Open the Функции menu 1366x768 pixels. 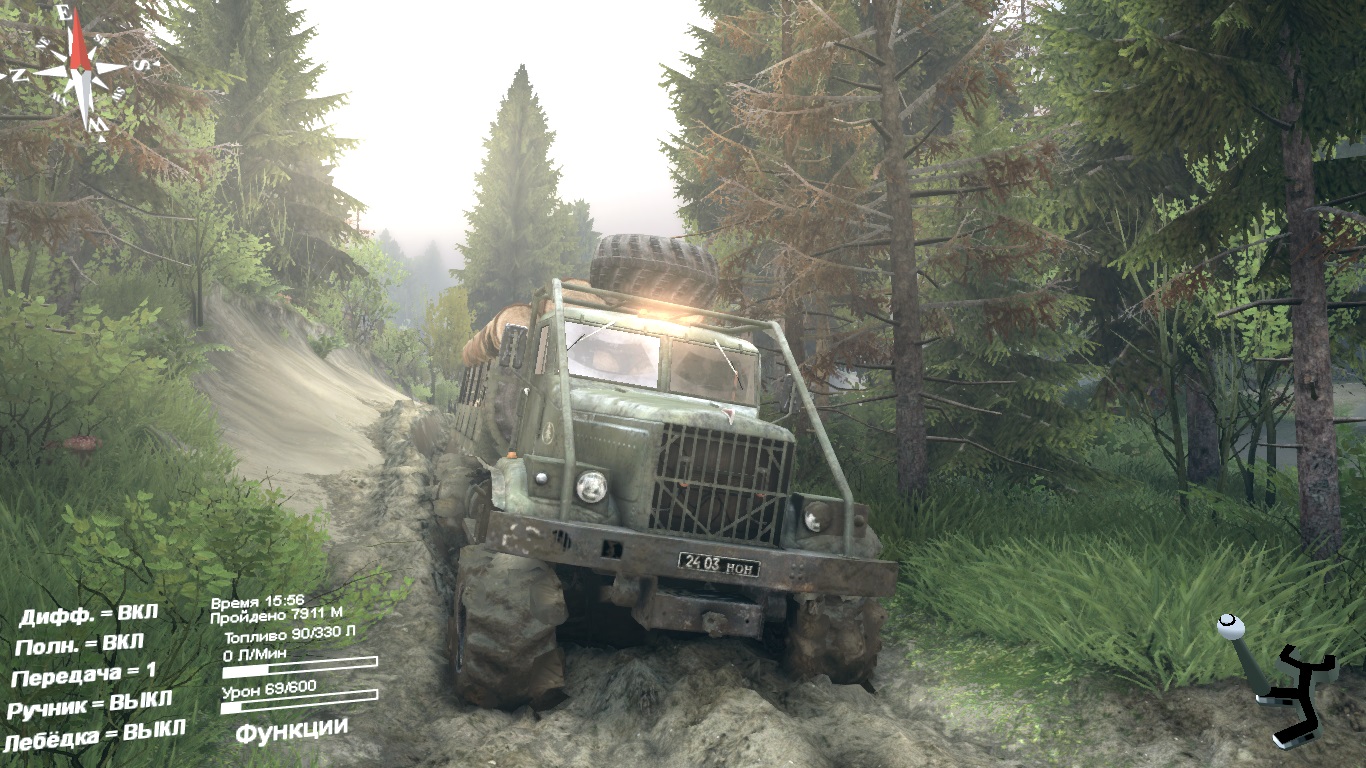point(291,729)
